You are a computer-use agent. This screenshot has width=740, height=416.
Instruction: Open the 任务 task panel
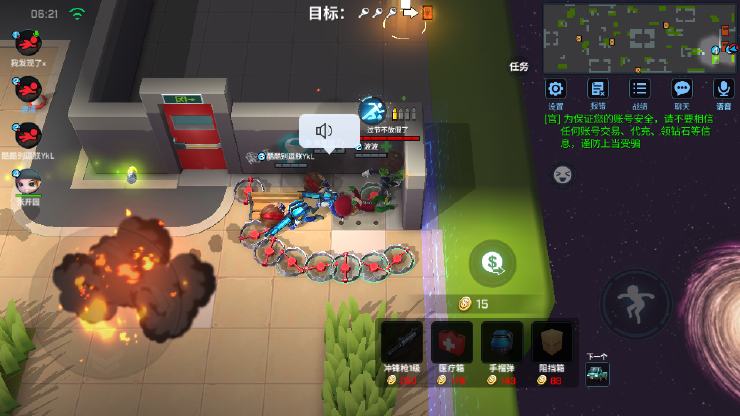tap(518, 67)
